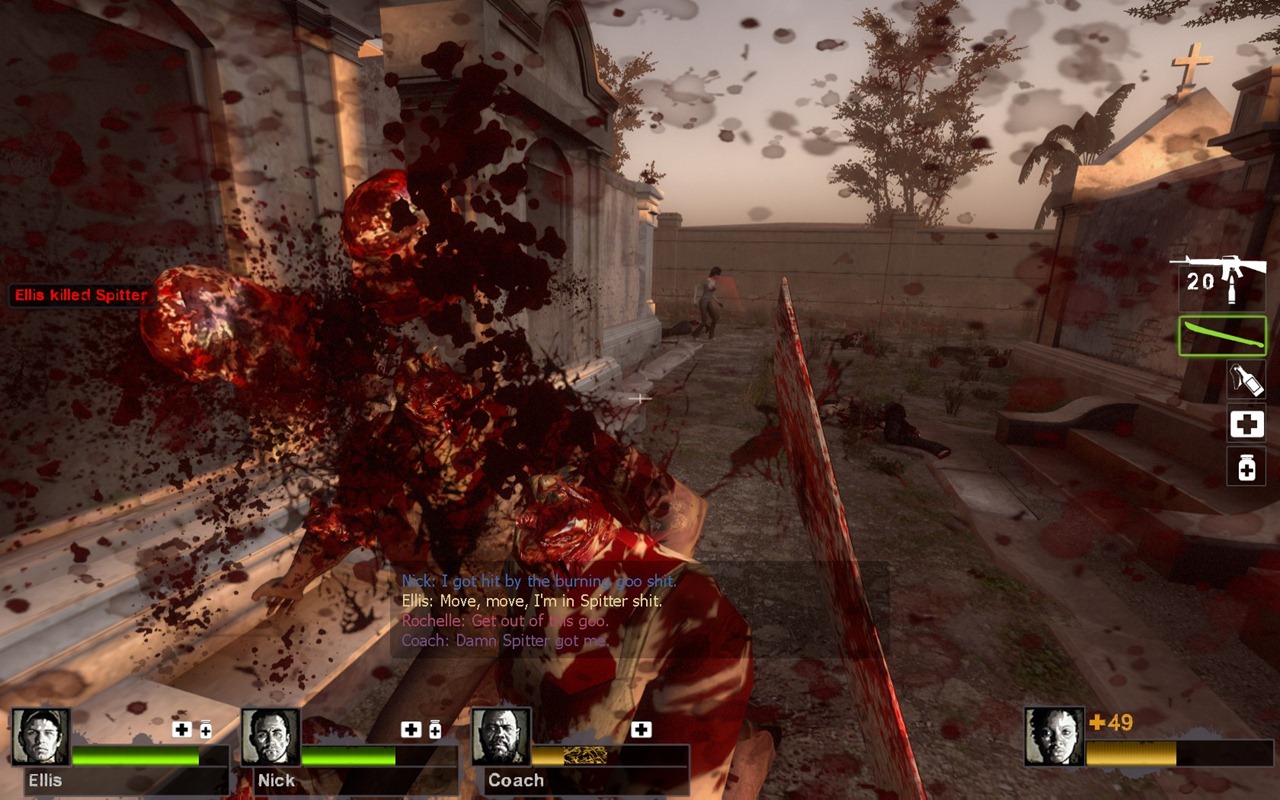The width and height of the screenshot is (1280, 800).
Task: Select the throwable bottle slot
Action: 1246,379
